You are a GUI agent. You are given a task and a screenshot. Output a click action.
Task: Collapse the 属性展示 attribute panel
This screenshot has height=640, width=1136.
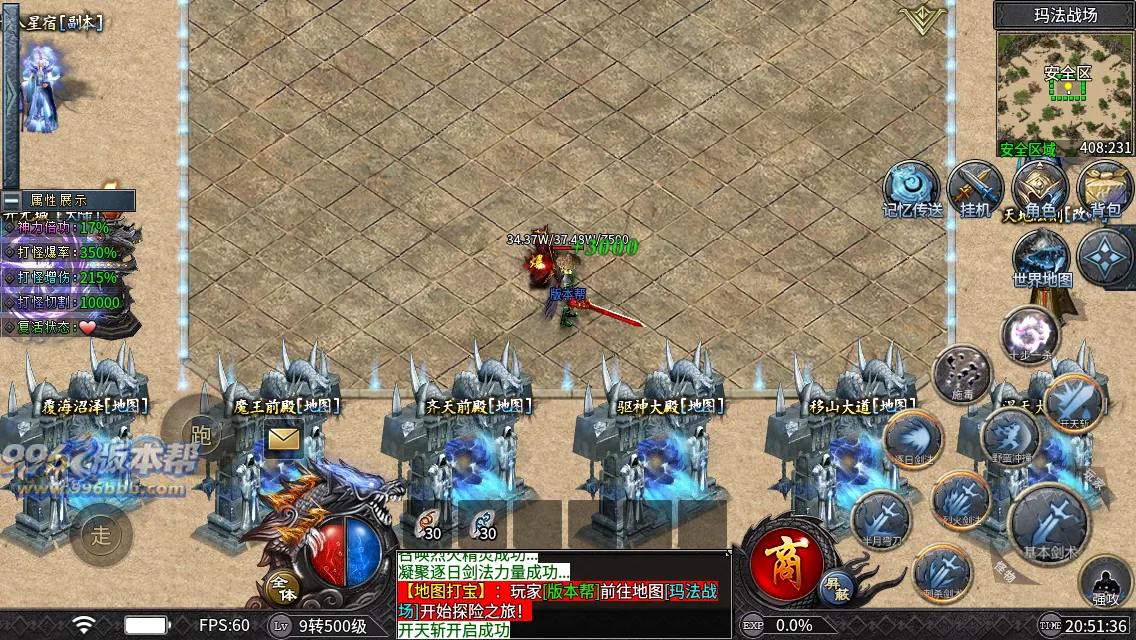12,200
